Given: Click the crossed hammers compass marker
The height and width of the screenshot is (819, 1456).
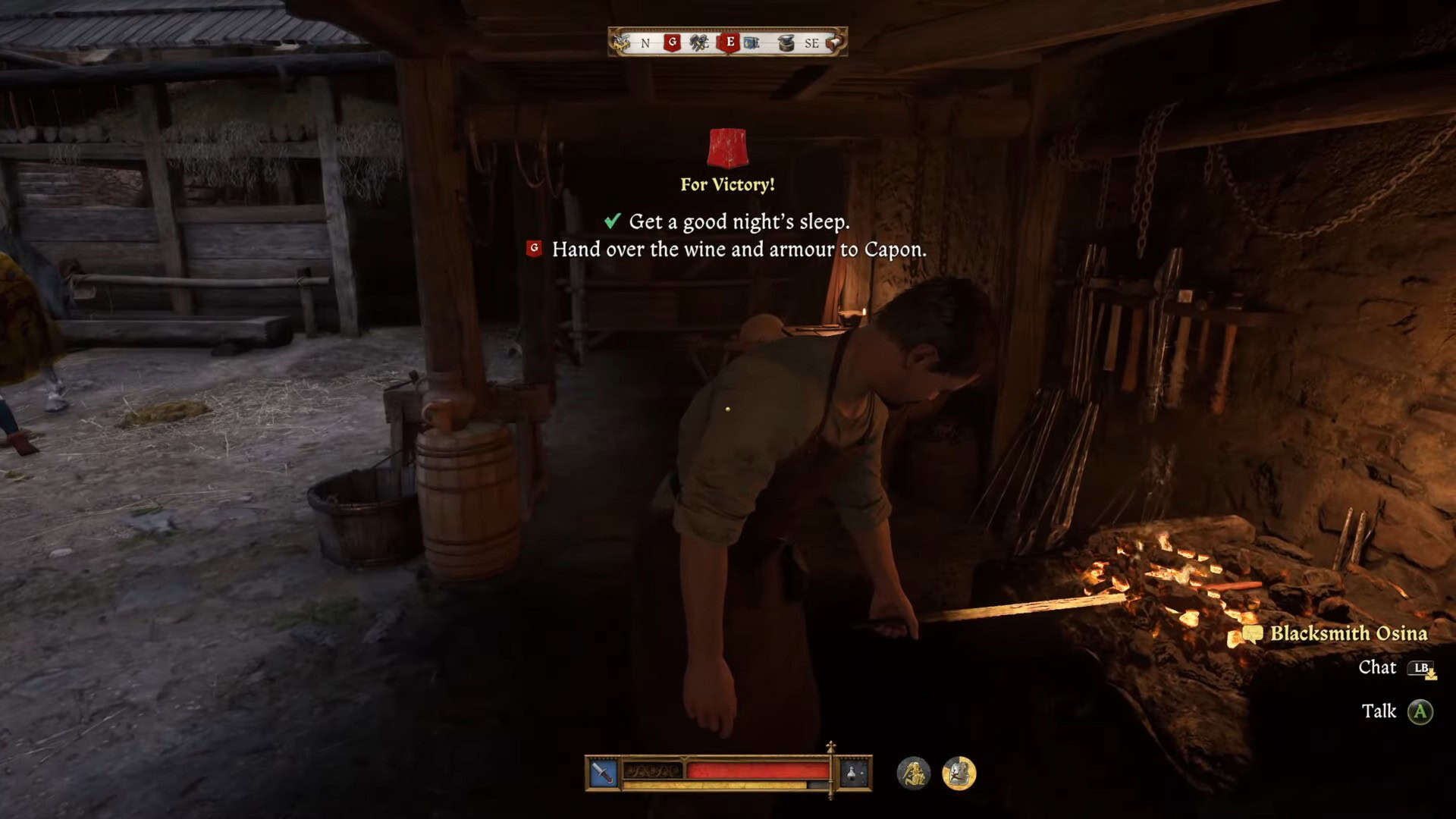Looking at the screenshot, I should coord(698,43).
